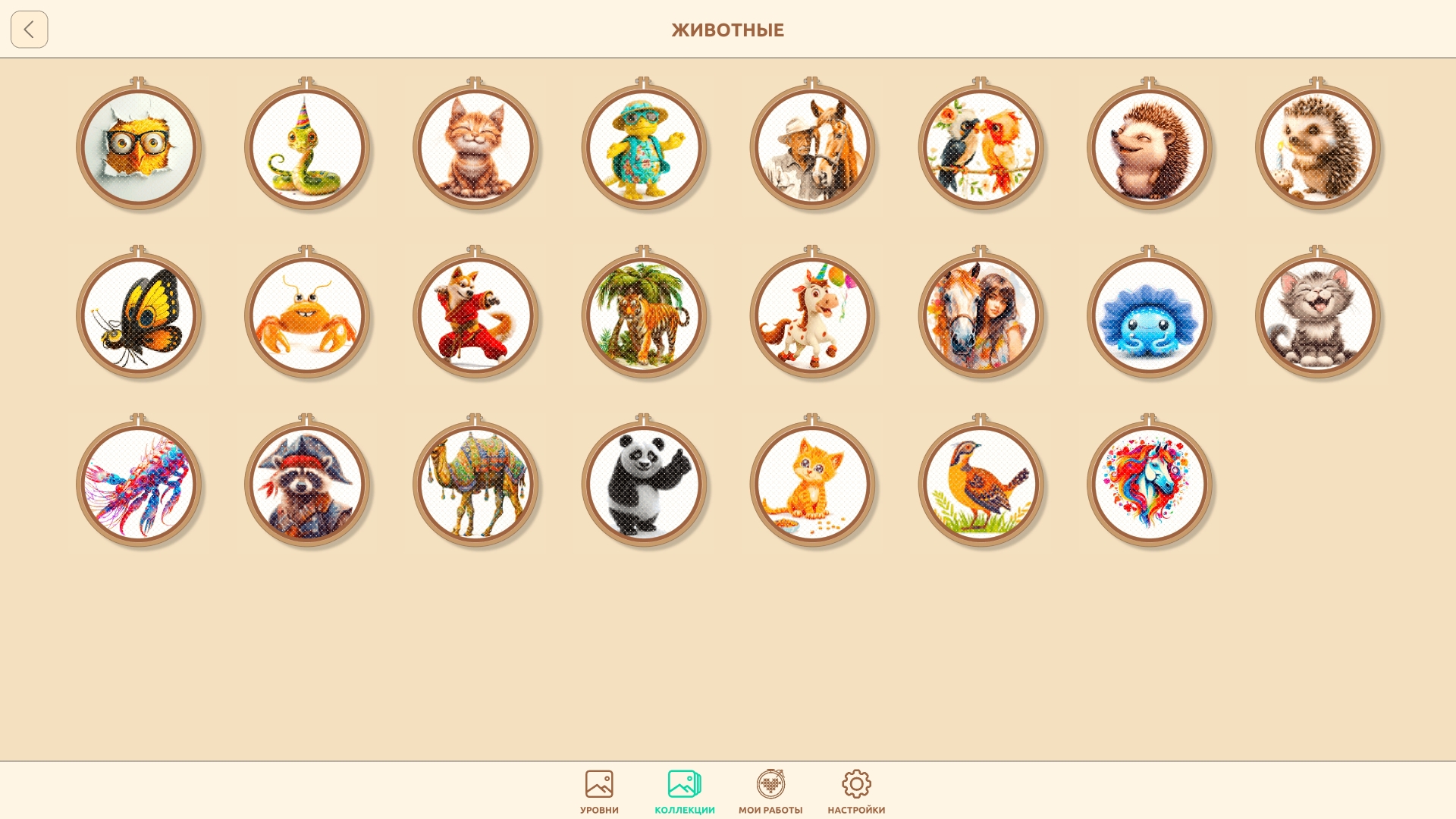Open the pirate raccoon pattern
Screen dimensions: 1456x819
coord(306,485)
